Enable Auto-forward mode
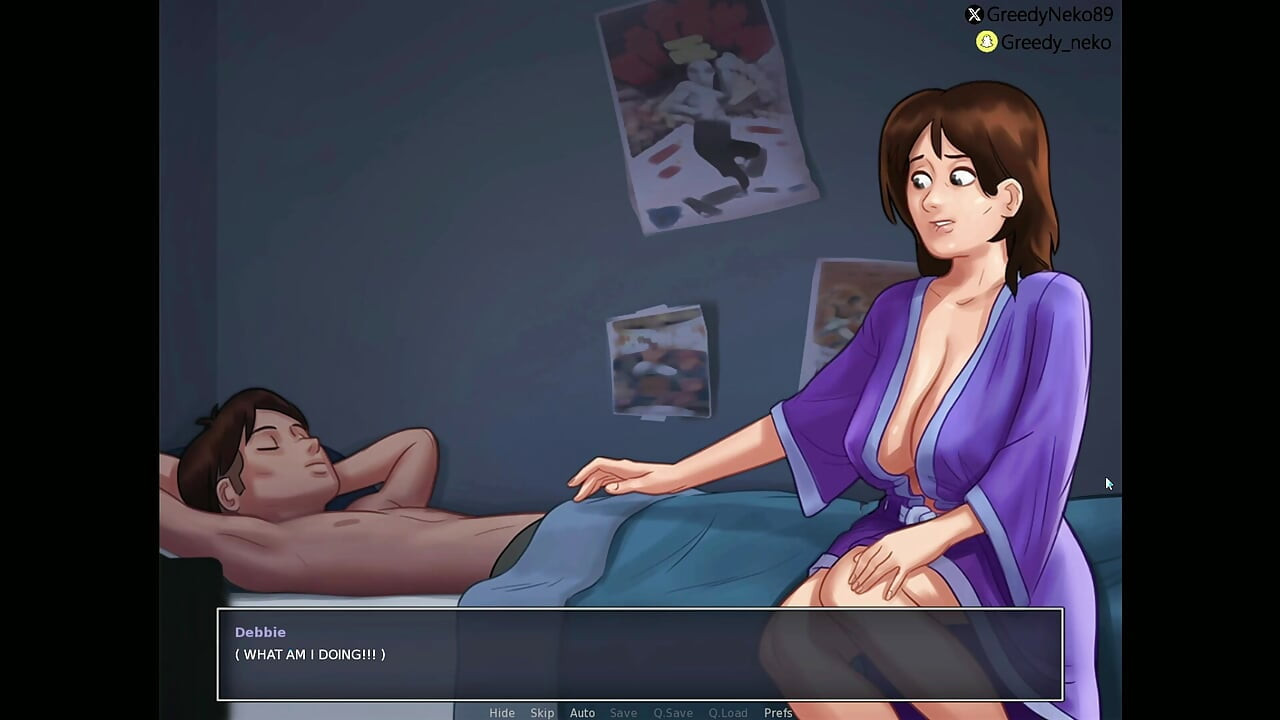 [x=582, y=713]
